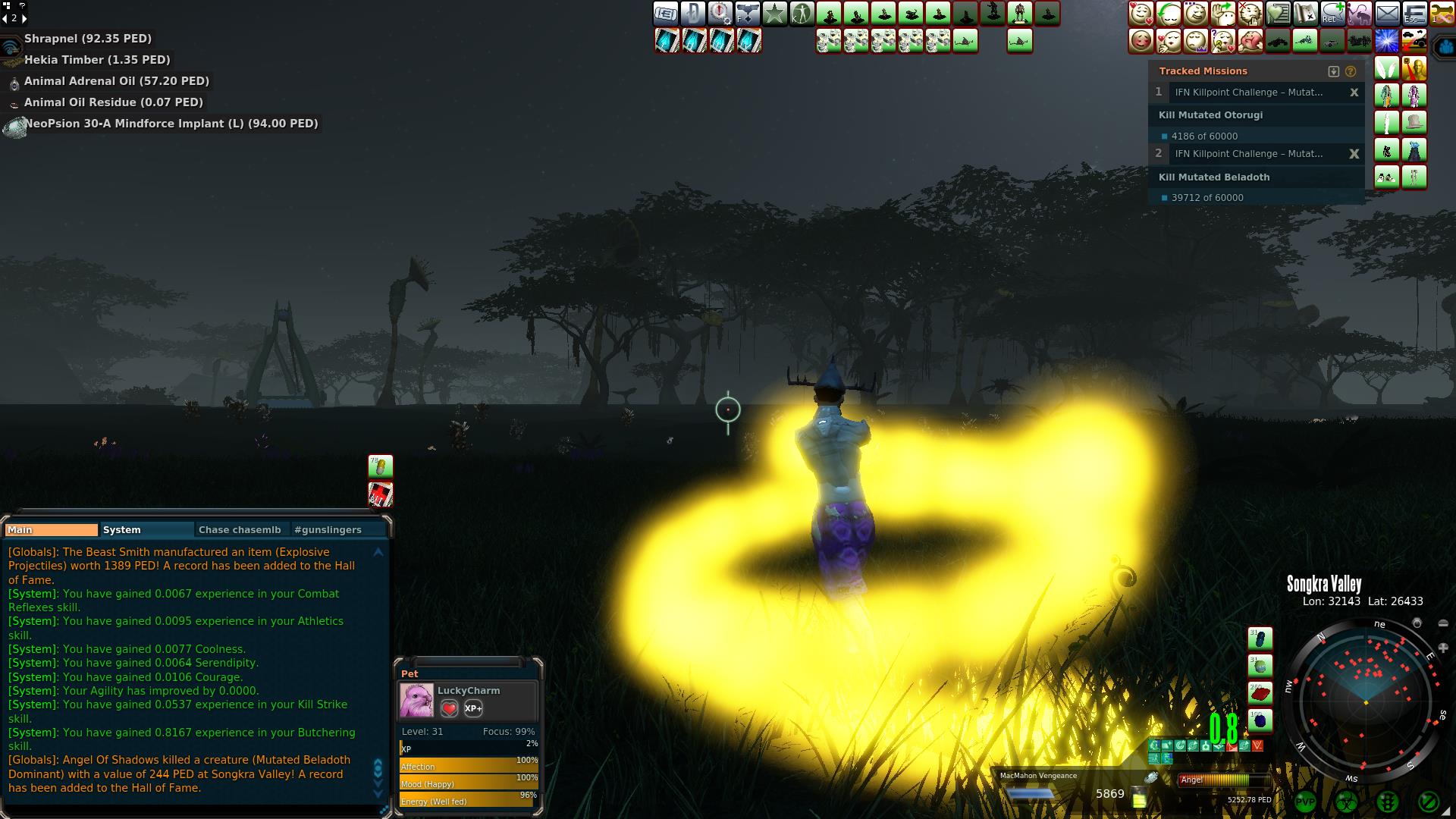Switch to the Main chat tab
The image size is (1456, 819).
click(x=51, y=530)
